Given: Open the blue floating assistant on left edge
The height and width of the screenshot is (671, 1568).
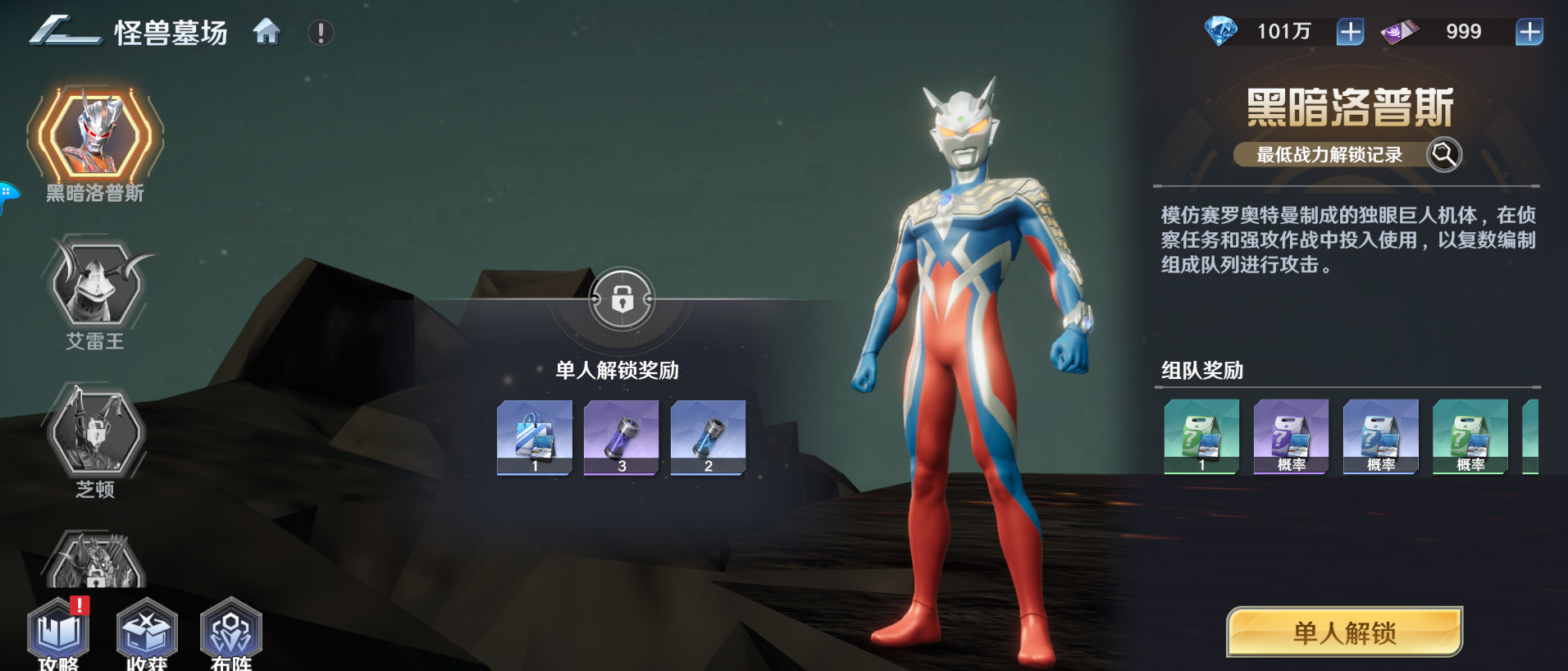Looking at the screenshot, I should pyautogui.click(x=7, y=197).
